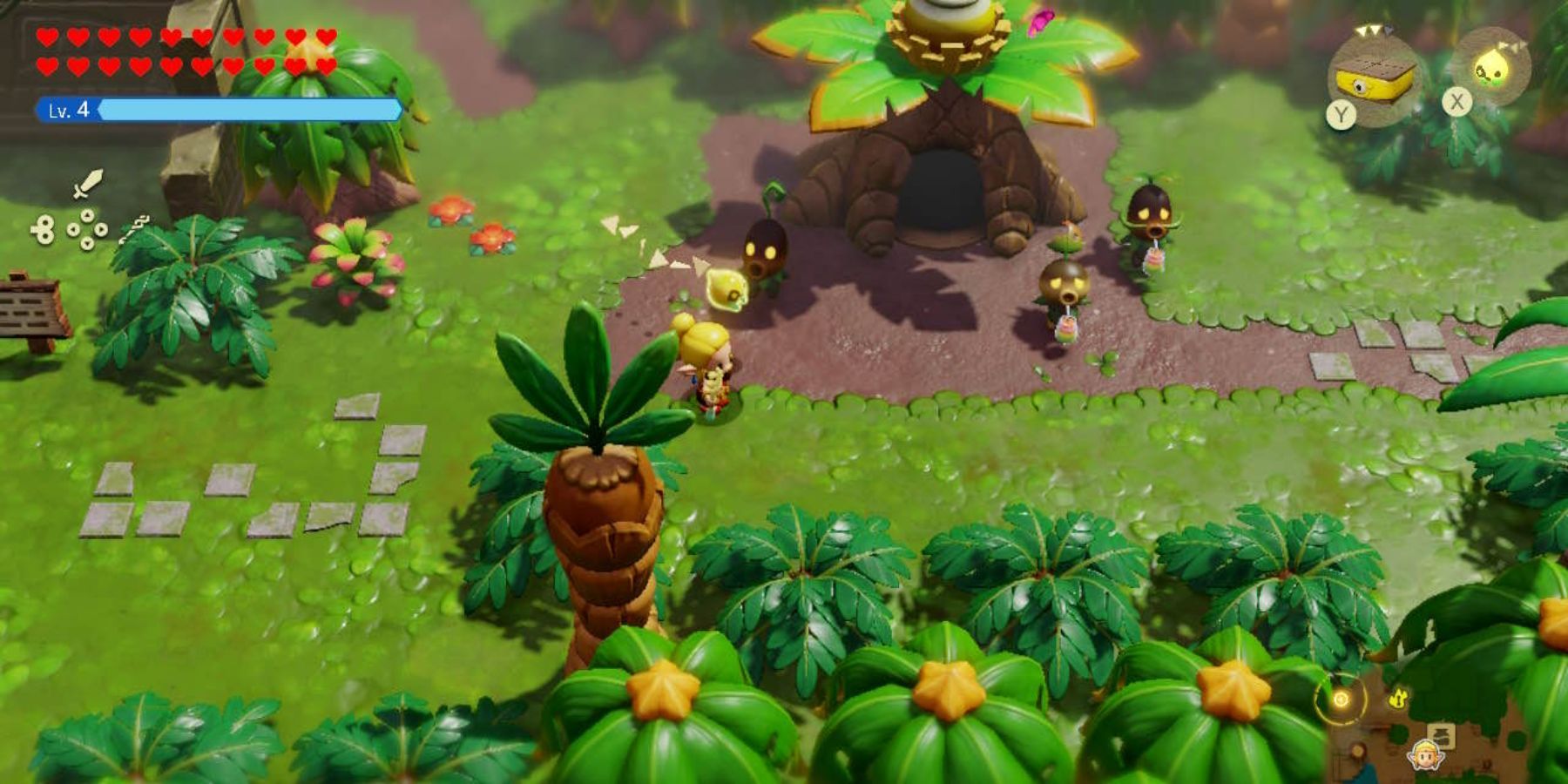Click the d-pad button cluster icon
The image size is (1568, 784).
point(85,229)
